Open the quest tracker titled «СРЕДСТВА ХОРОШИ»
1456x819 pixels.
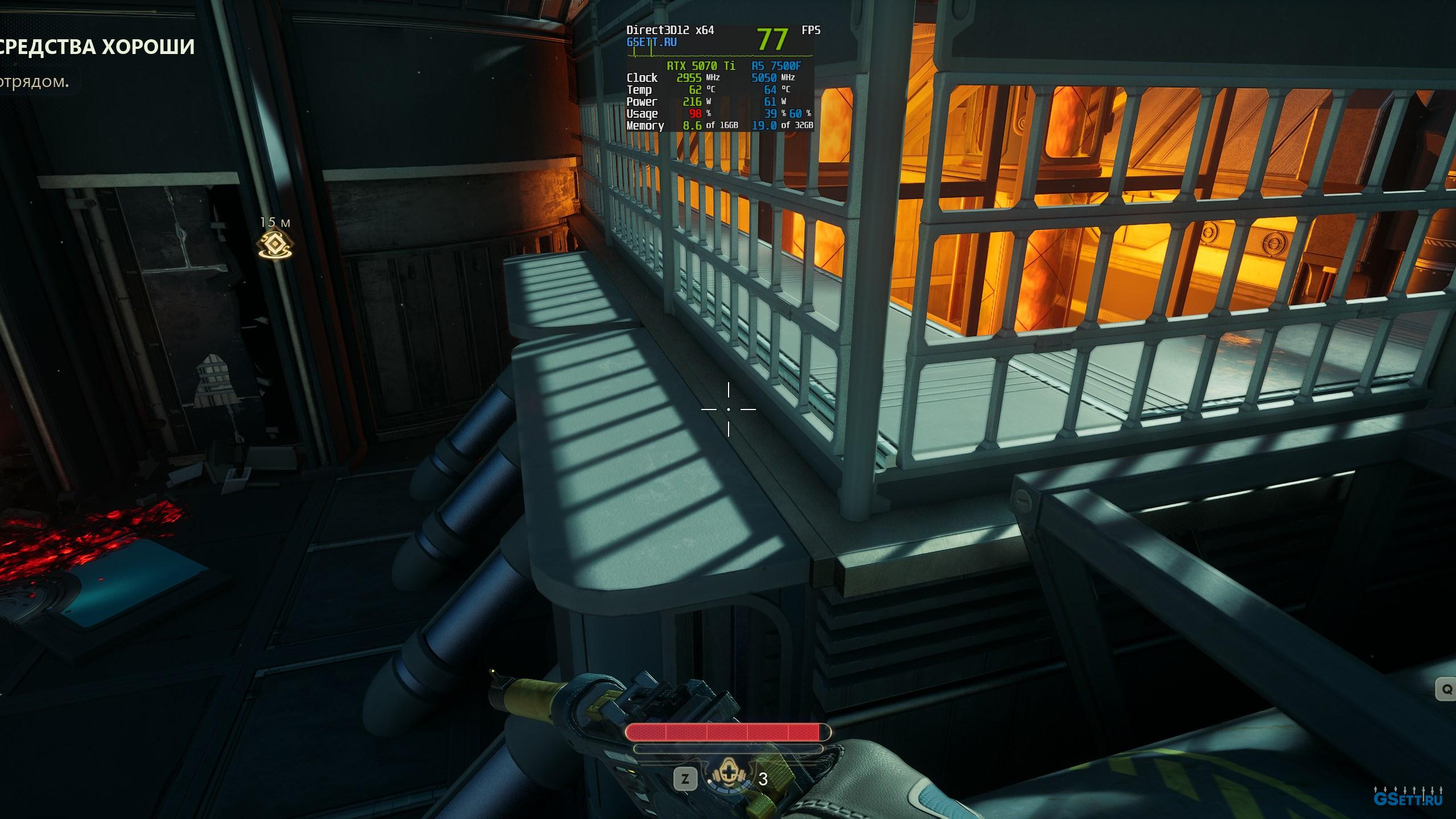97,47
